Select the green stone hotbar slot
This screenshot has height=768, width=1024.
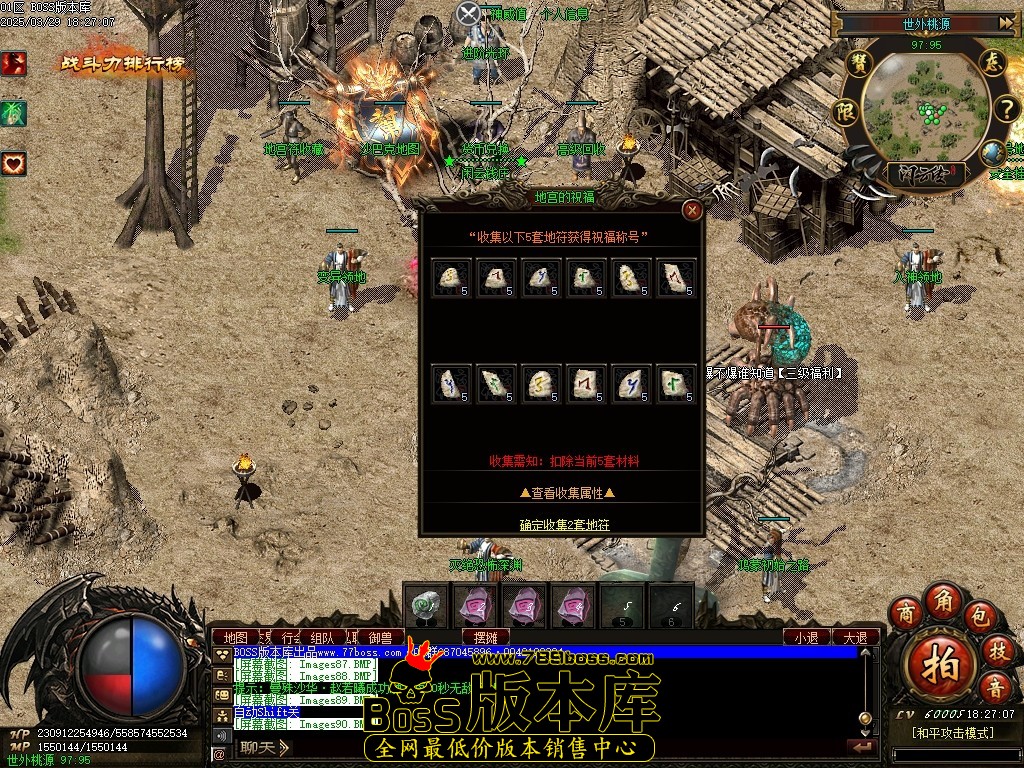[429, 605]
